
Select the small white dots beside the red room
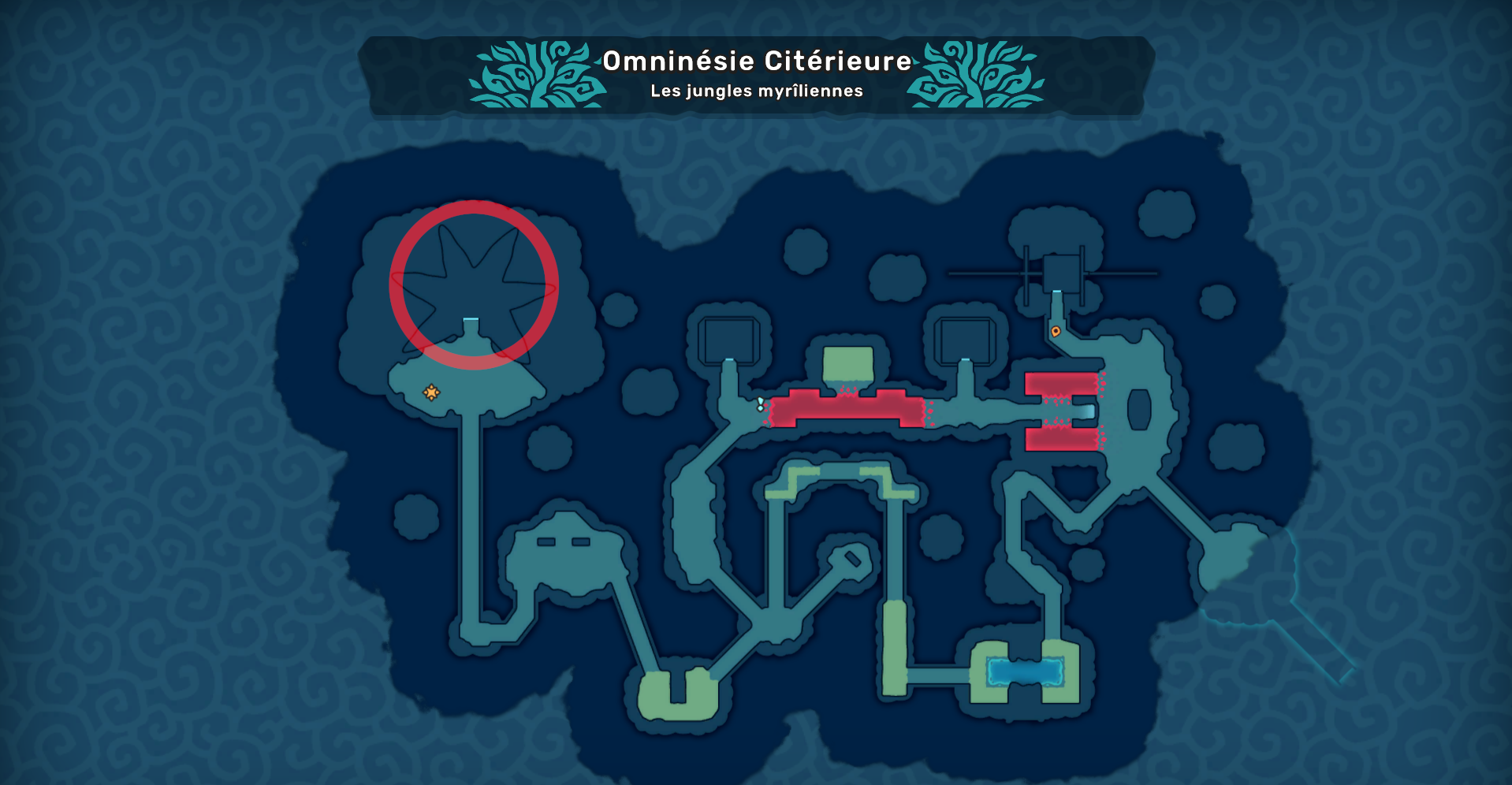click(x=759, y=402)
